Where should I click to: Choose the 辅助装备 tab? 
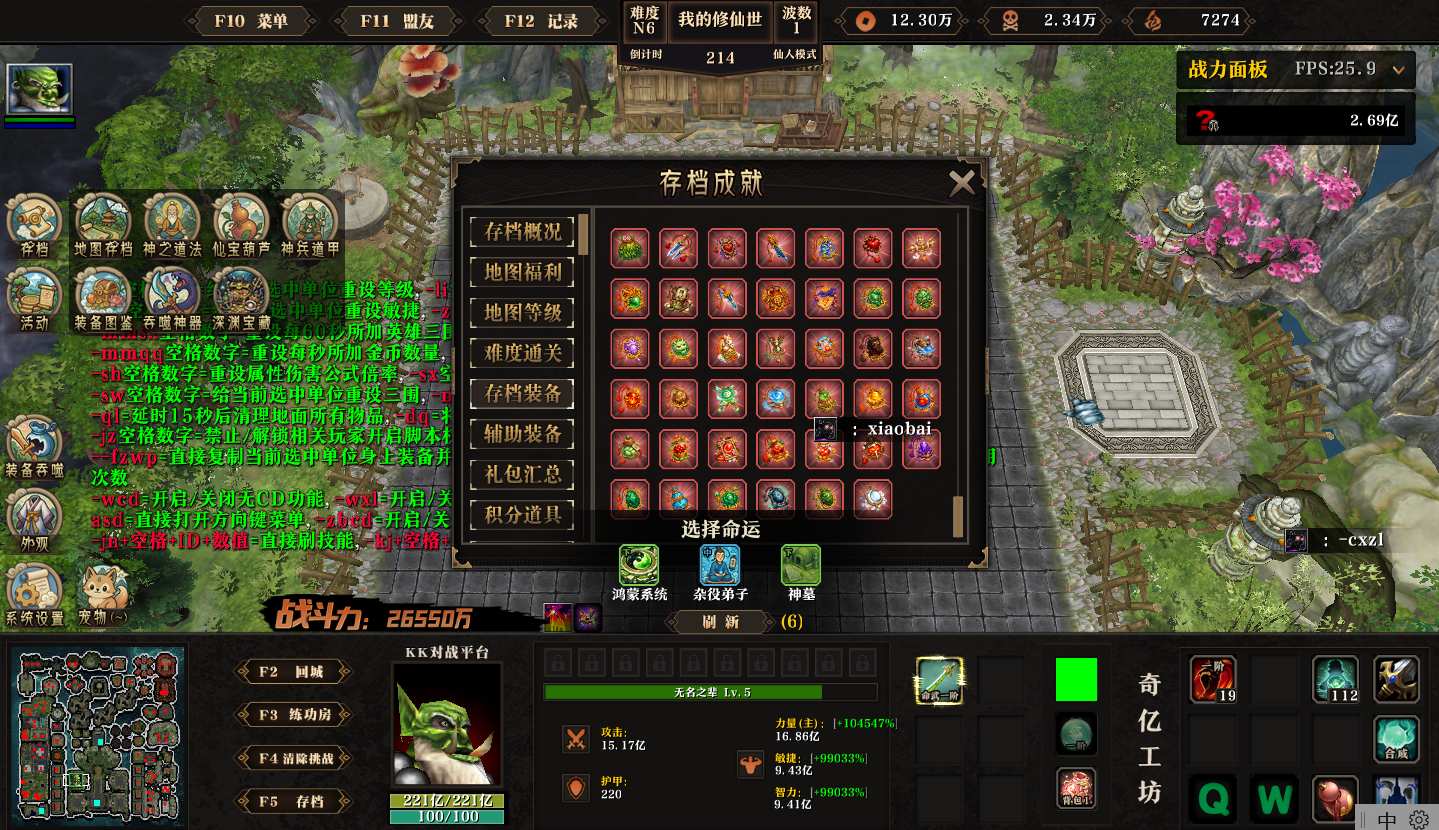tap(522, 434)
